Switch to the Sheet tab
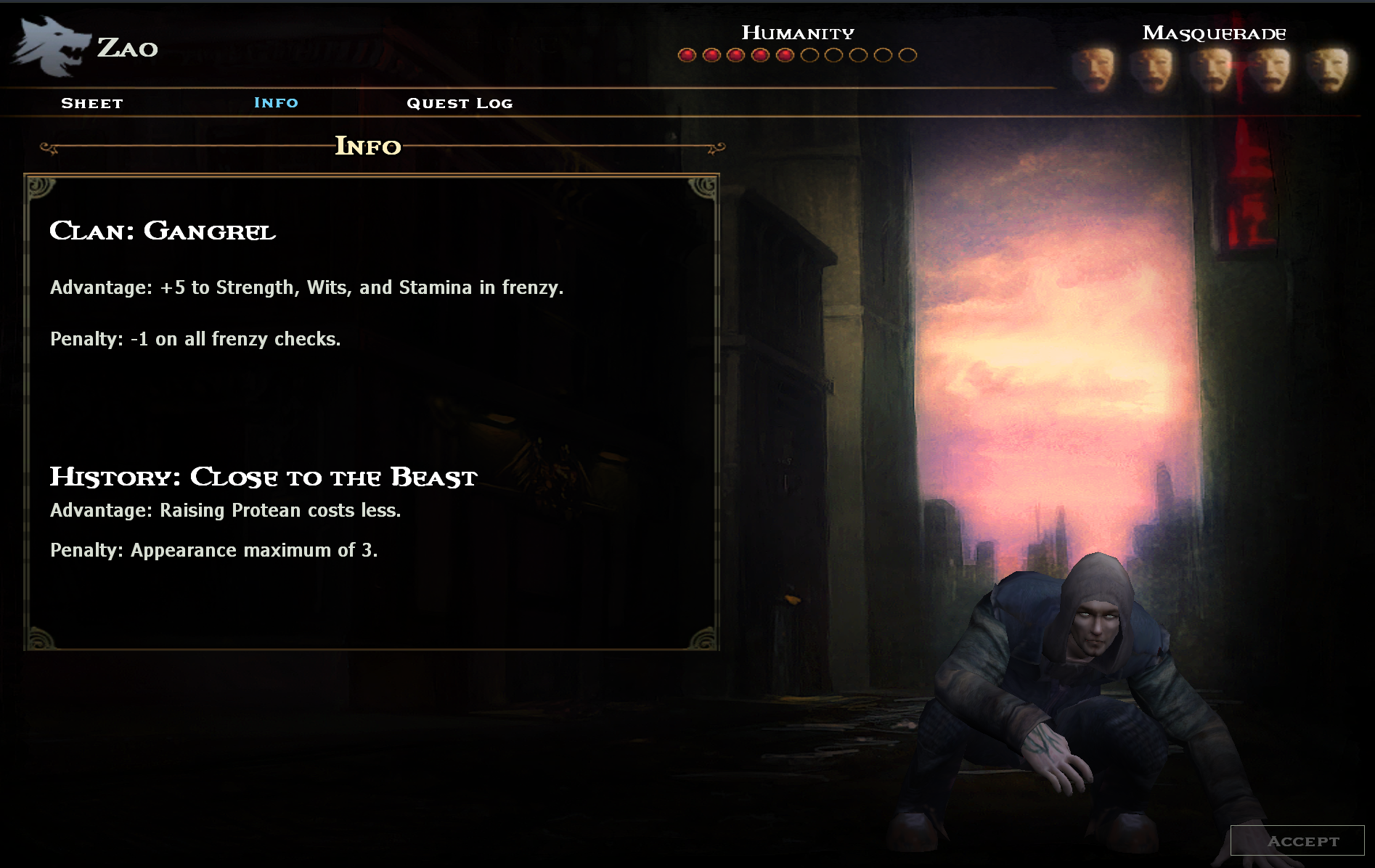The height and width of the screenshot is (868, 1375). [x=92, y=103]
